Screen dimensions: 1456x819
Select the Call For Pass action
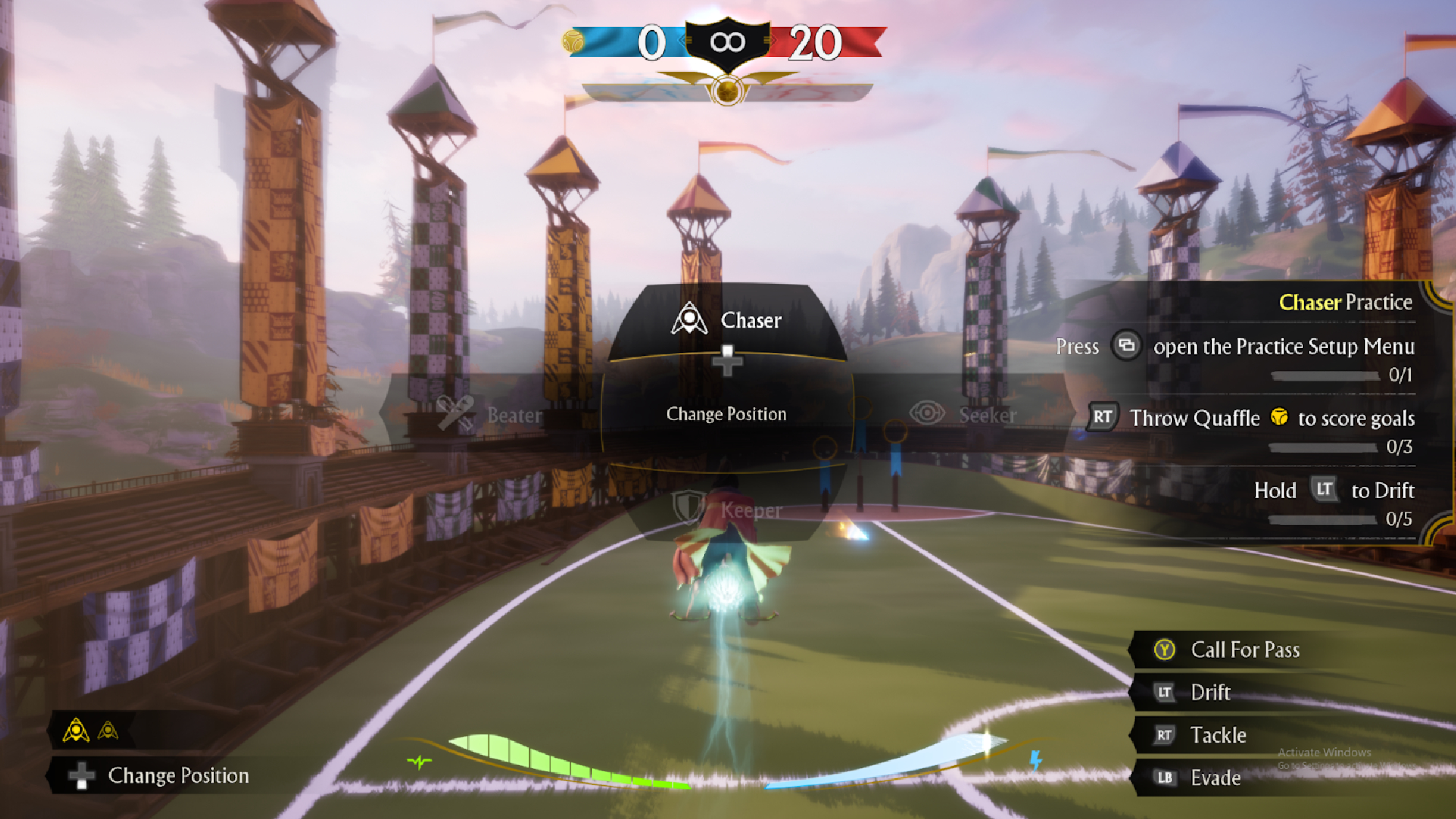(1244, 649)
